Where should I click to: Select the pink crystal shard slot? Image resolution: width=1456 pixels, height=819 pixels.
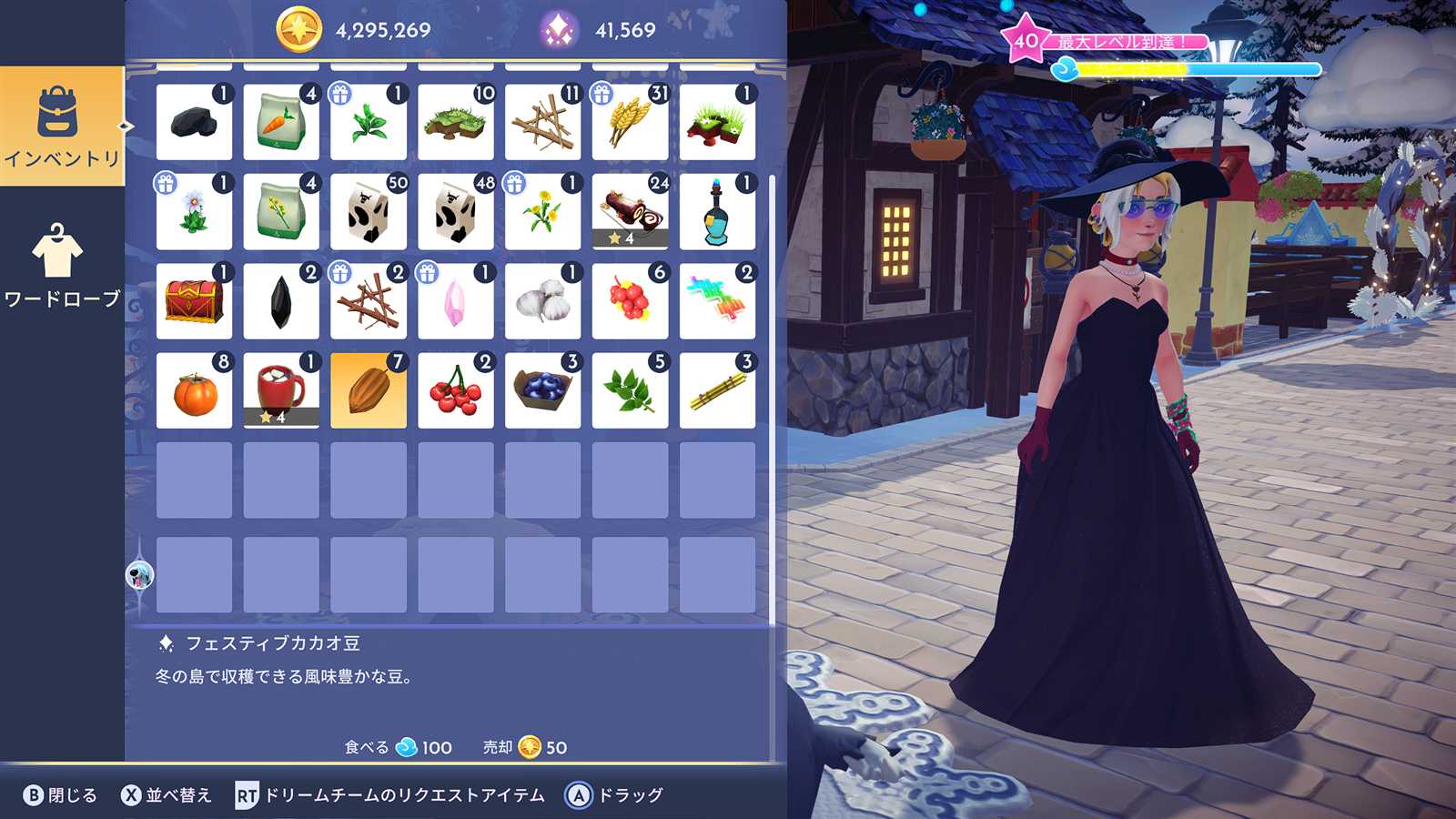pyautogui.click(x=455, y=301)
